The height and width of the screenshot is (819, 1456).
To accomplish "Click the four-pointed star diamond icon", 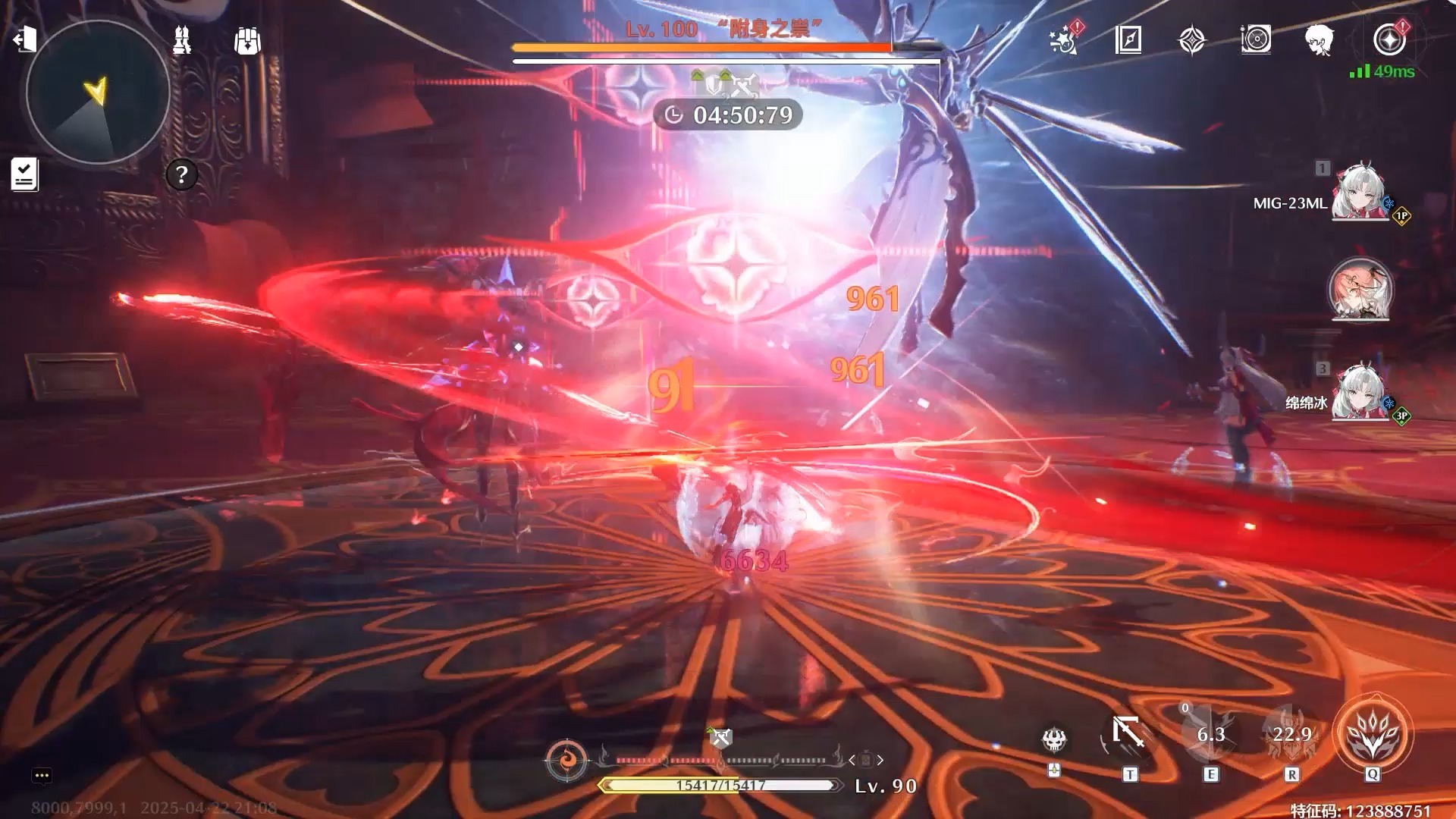I will pyautogui.click(x=1191, y=39).
